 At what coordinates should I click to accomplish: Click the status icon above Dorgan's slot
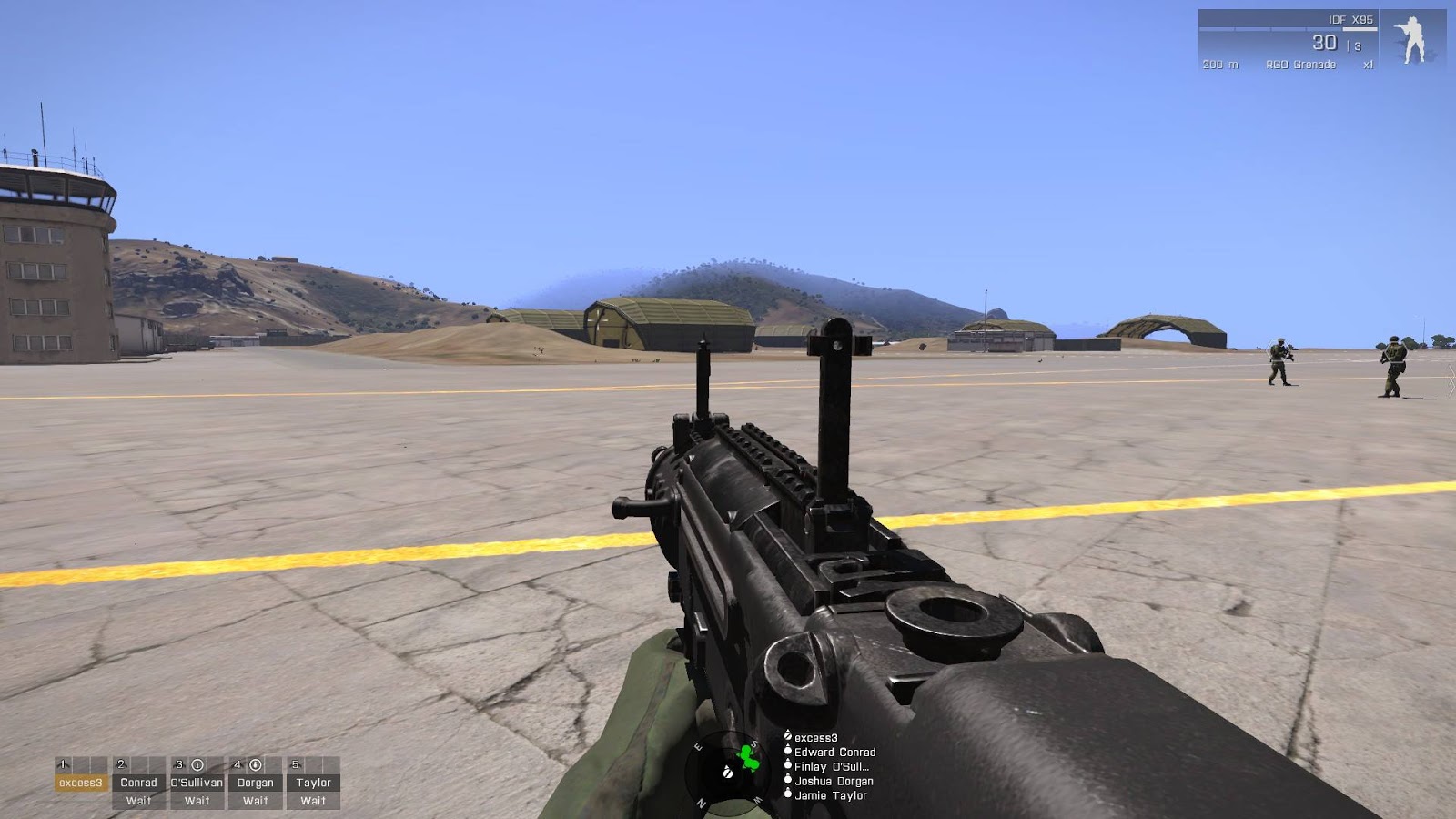(x=257, y=765)
